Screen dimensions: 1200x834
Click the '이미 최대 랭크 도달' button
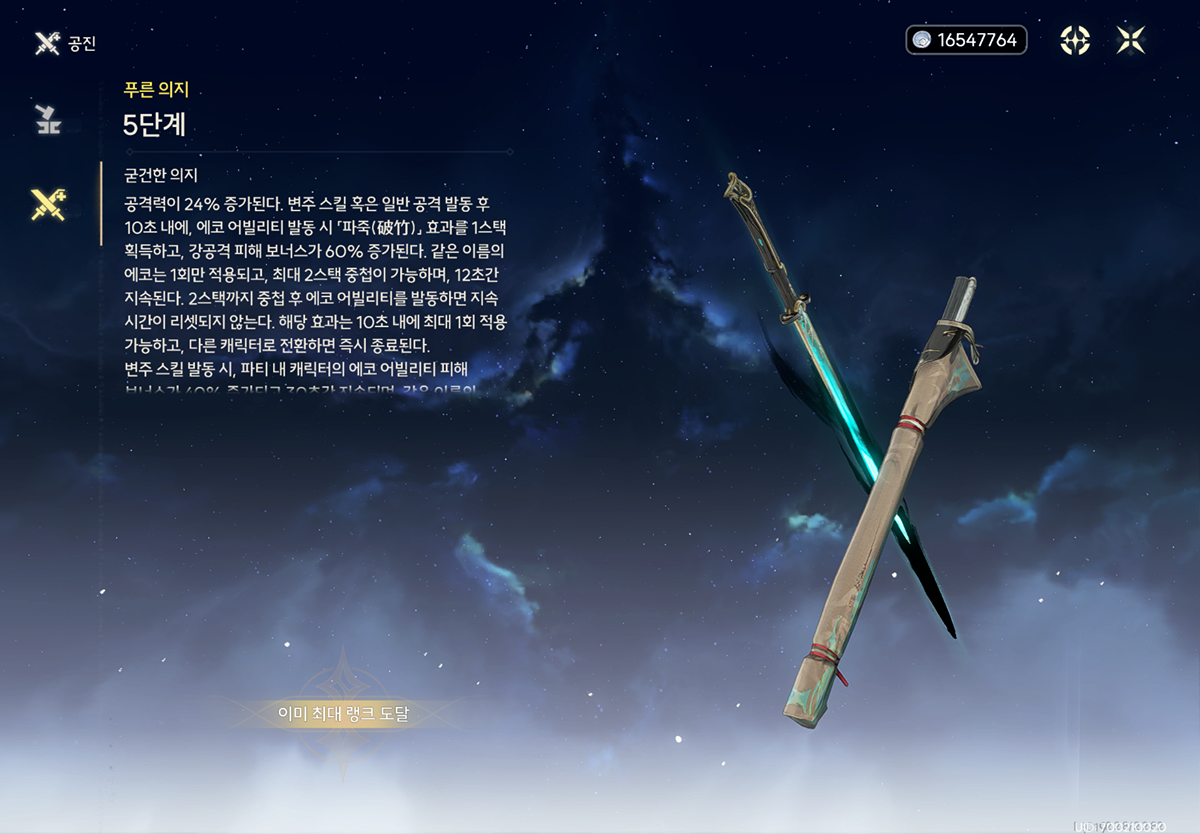[344, 714]
